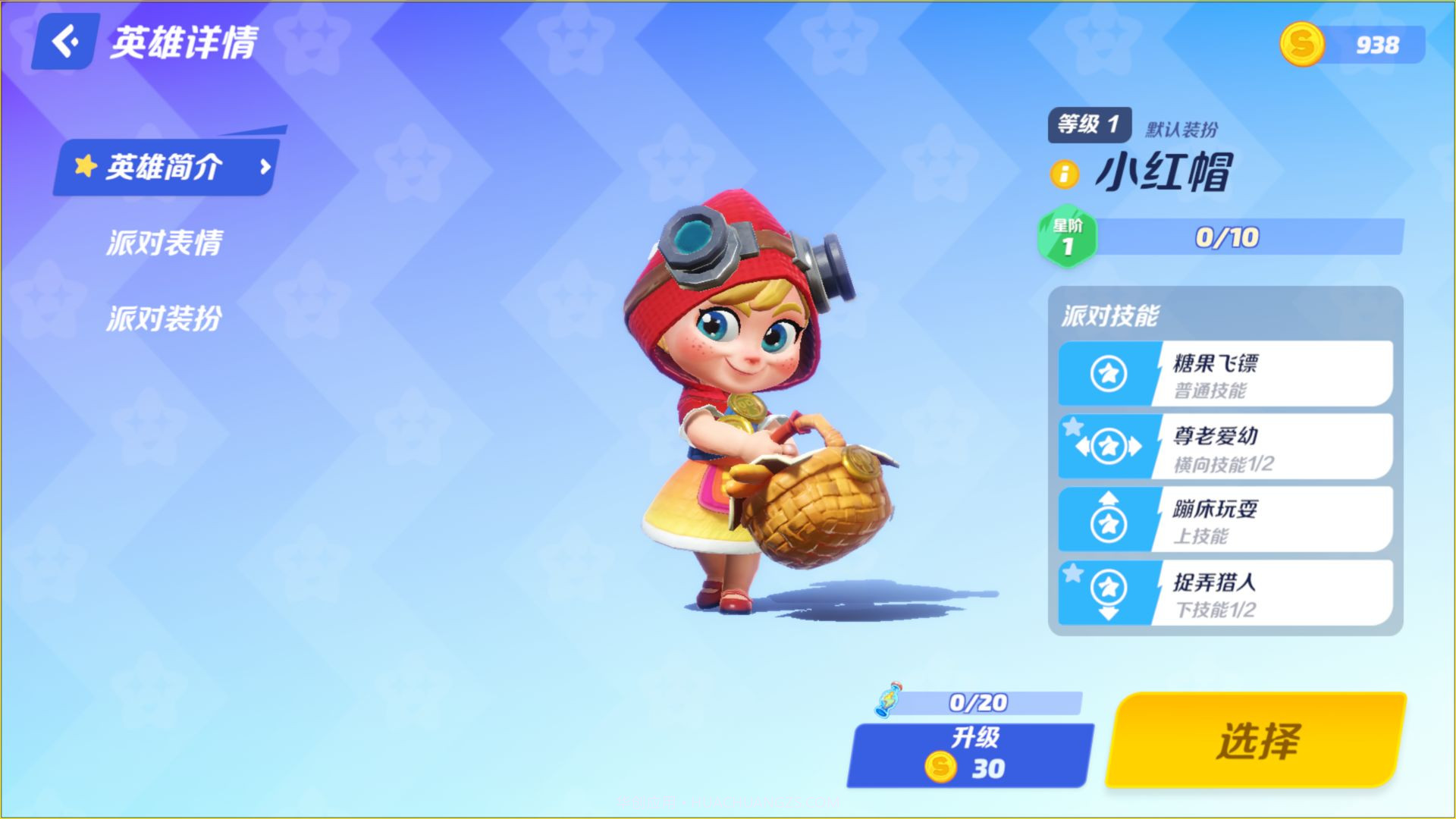Choose the 捉弄猎人 skill row
Viewport: 1456px width, 819px height.
(x=1225, y=593)
